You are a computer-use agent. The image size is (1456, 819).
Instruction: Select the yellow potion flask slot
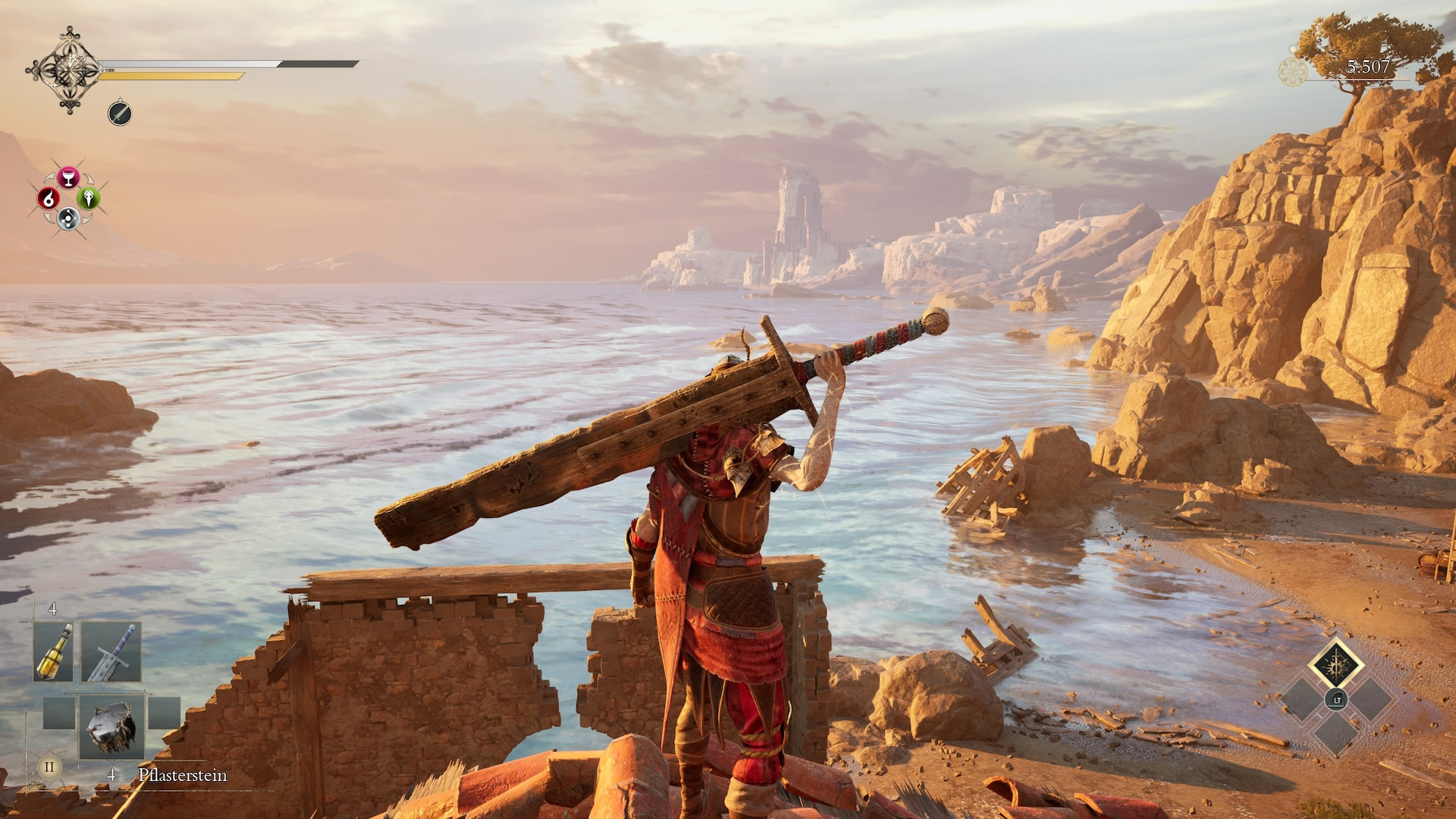click(x=54, y=651)
